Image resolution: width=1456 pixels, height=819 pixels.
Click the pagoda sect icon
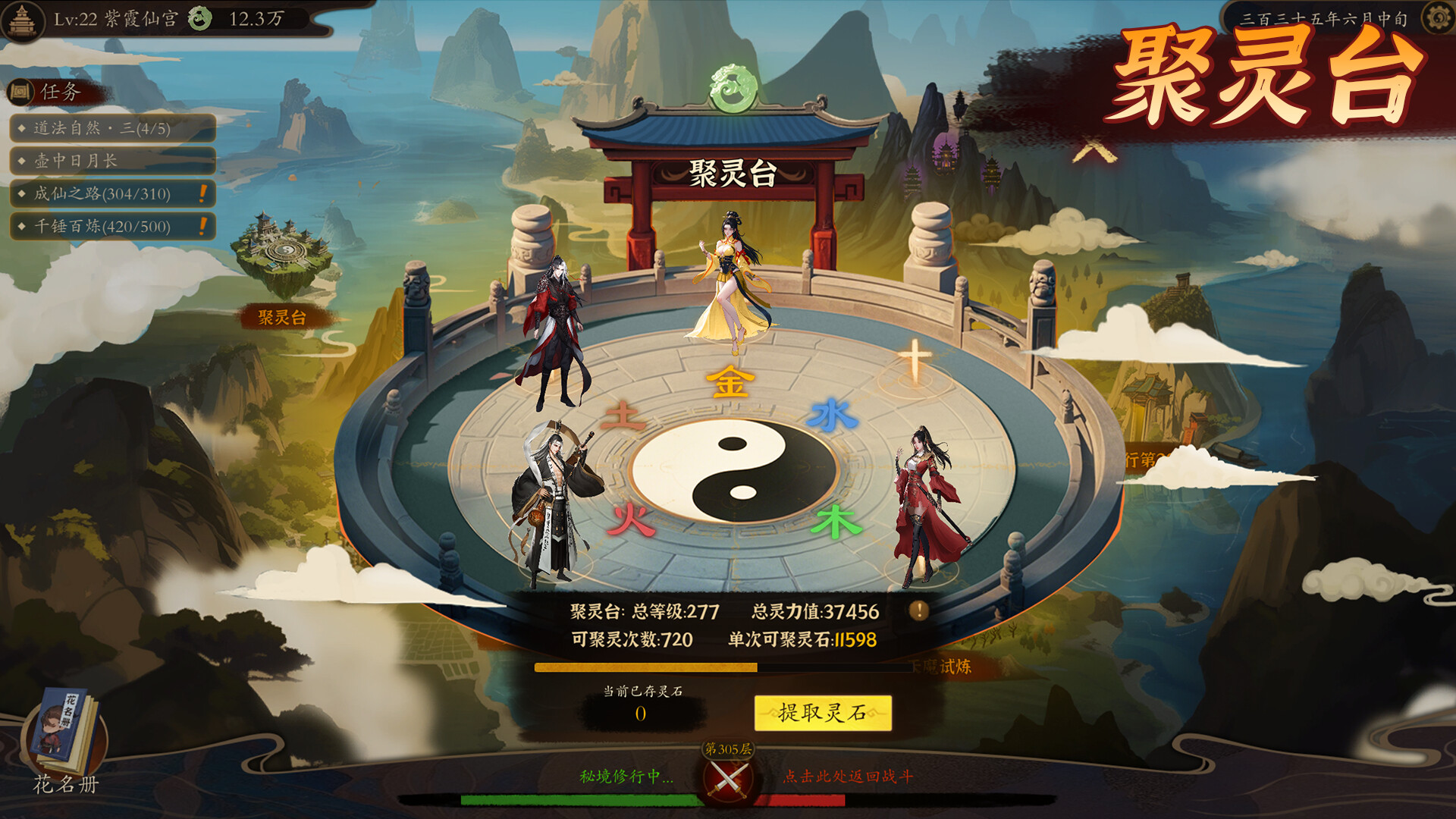(x=21, y=20)
